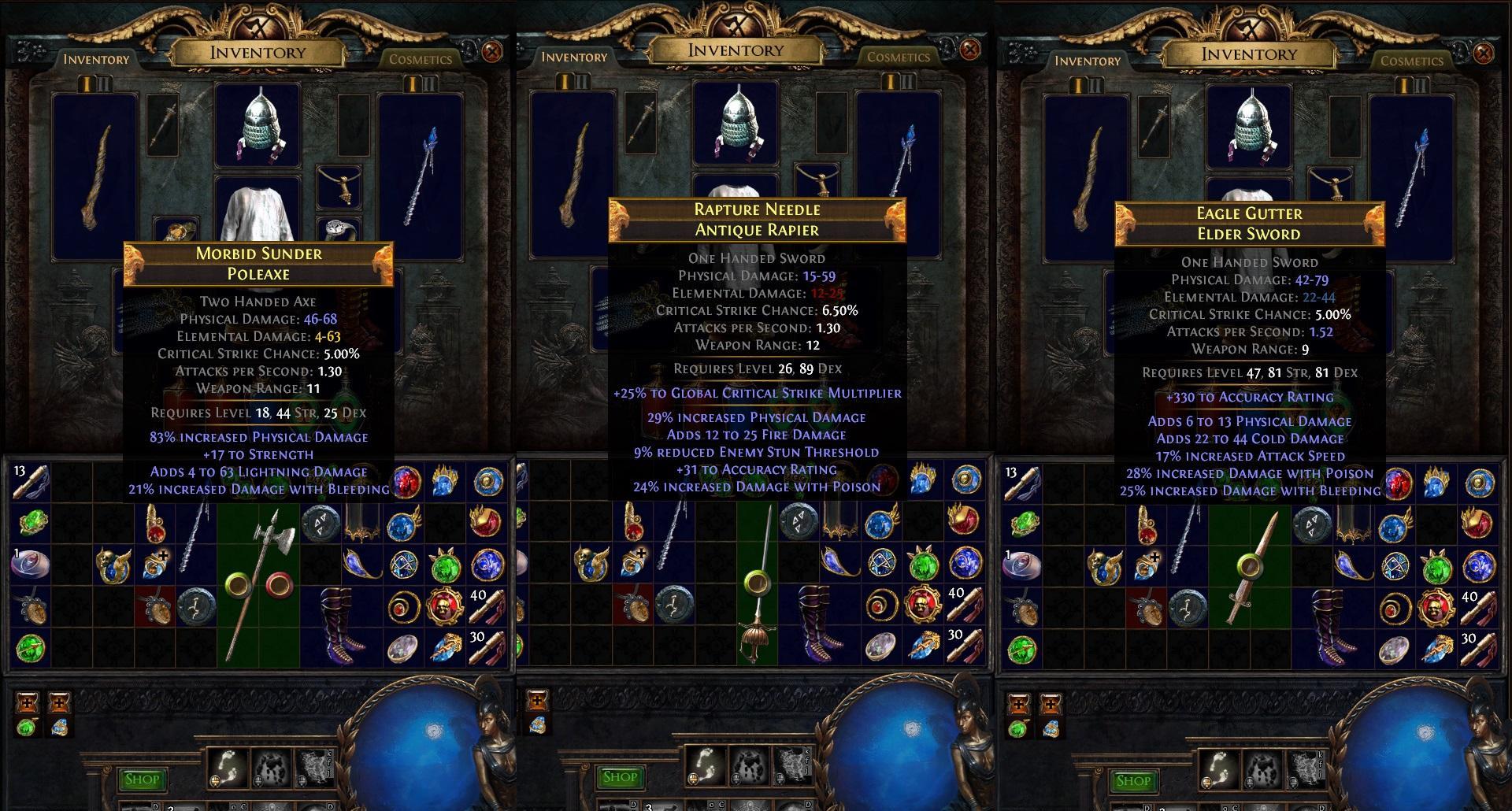Select the Poleaxe in the inventory grid
Screen dimensions: 1512x811
258,583
